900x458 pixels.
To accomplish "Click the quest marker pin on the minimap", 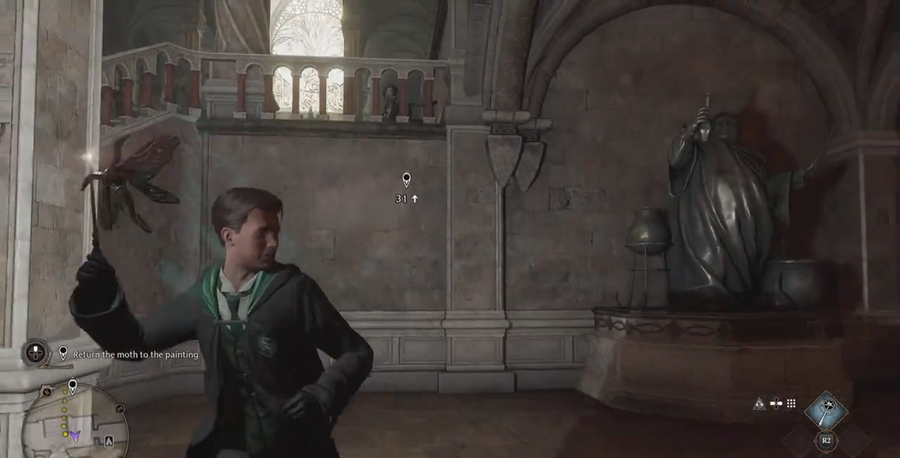I will pos(72,386).
